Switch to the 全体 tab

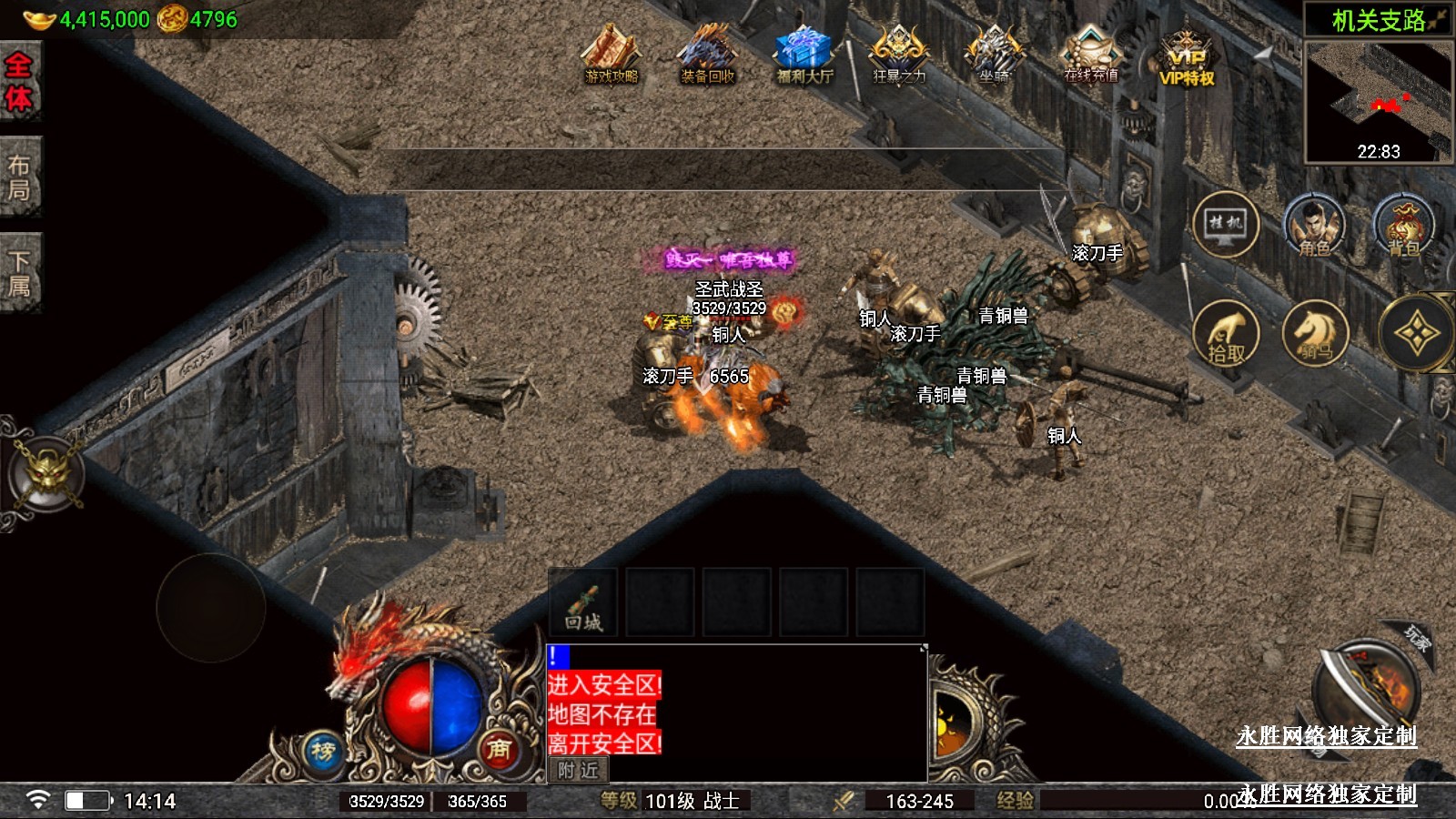point(19,82)
